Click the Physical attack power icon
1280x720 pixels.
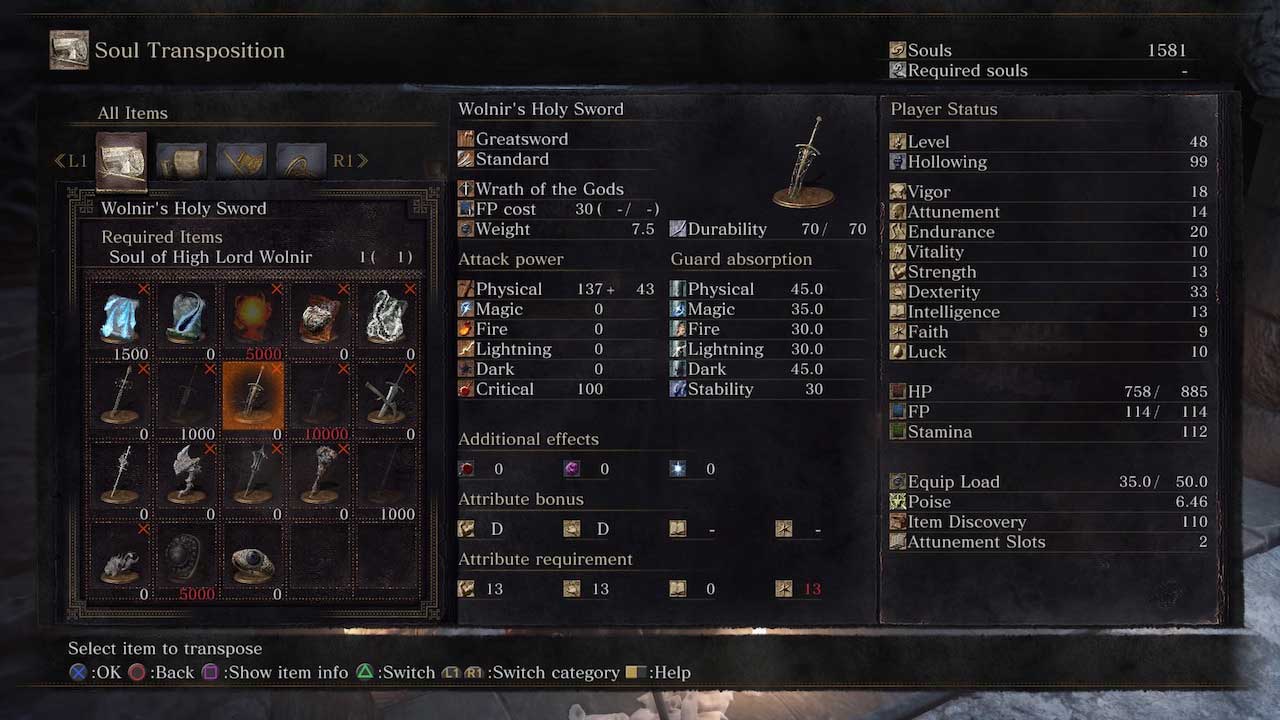tap(466, 288)
